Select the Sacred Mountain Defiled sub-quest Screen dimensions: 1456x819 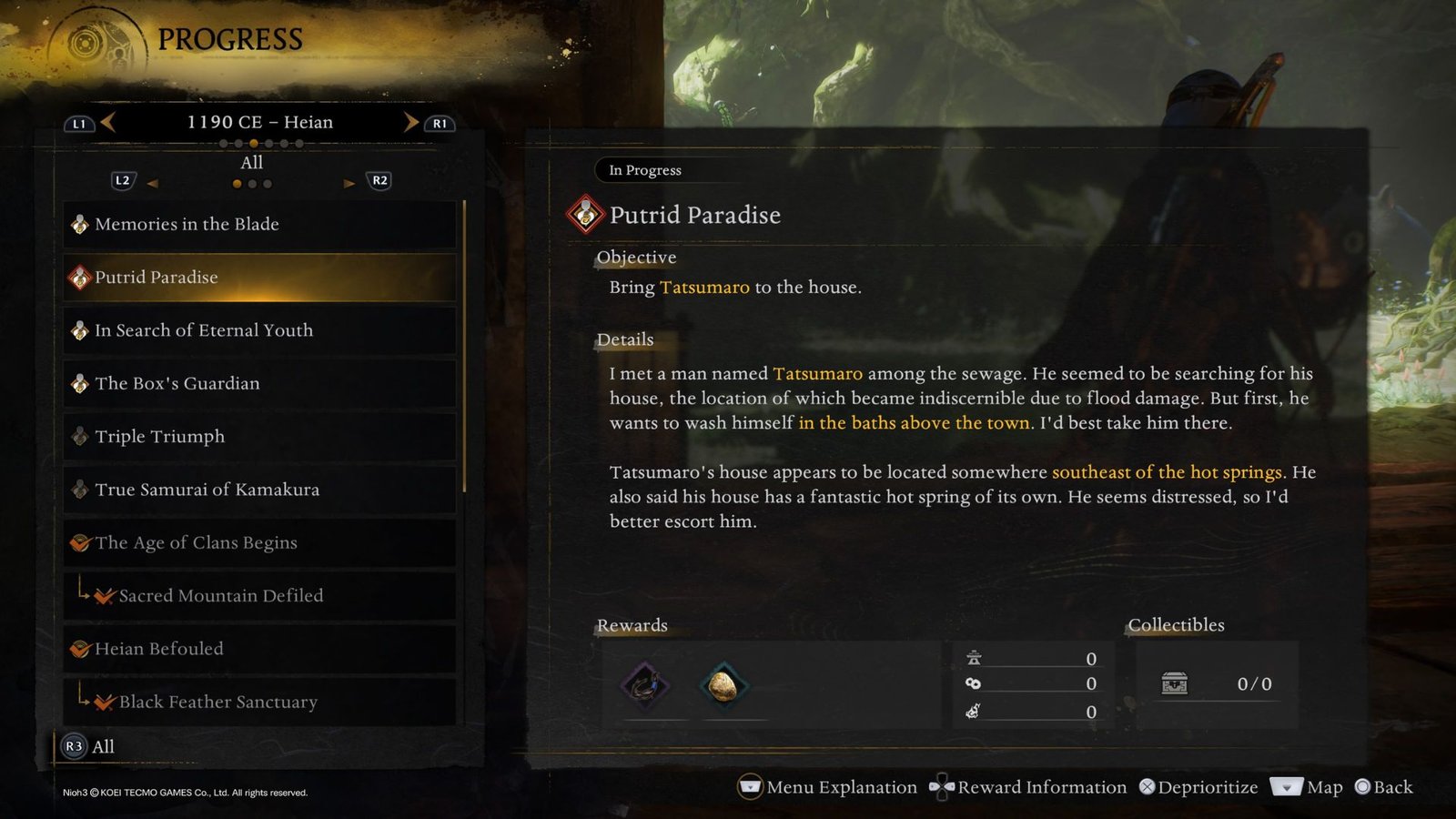pos(102,596)
